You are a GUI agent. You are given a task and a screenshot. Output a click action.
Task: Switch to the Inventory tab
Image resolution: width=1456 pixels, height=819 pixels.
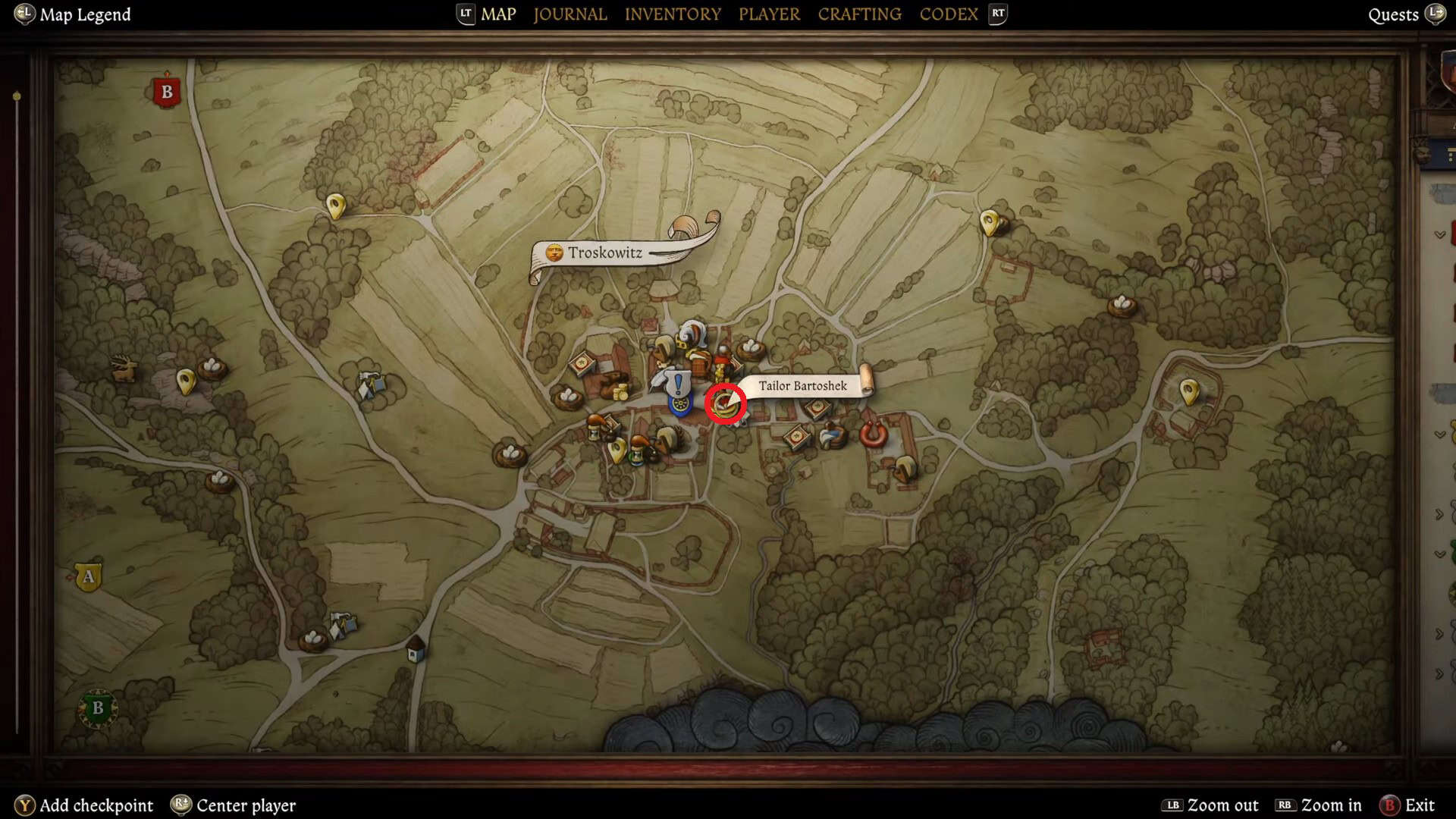point(673,14)
